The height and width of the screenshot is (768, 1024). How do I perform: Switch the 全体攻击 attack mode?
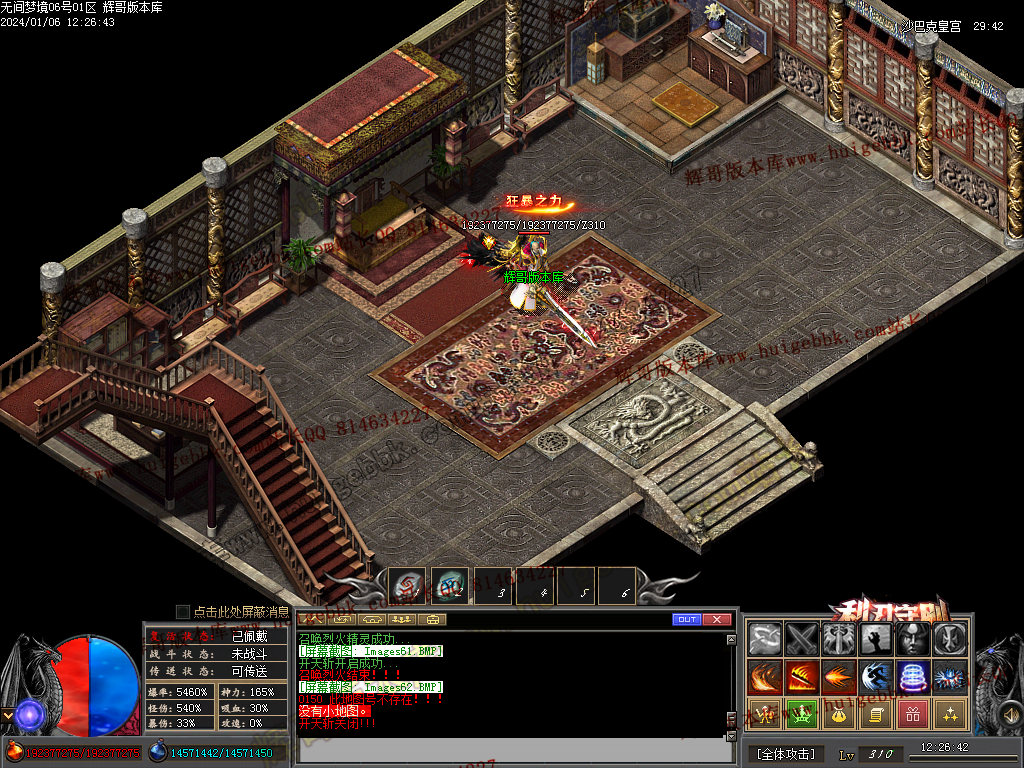click(786, 753)
